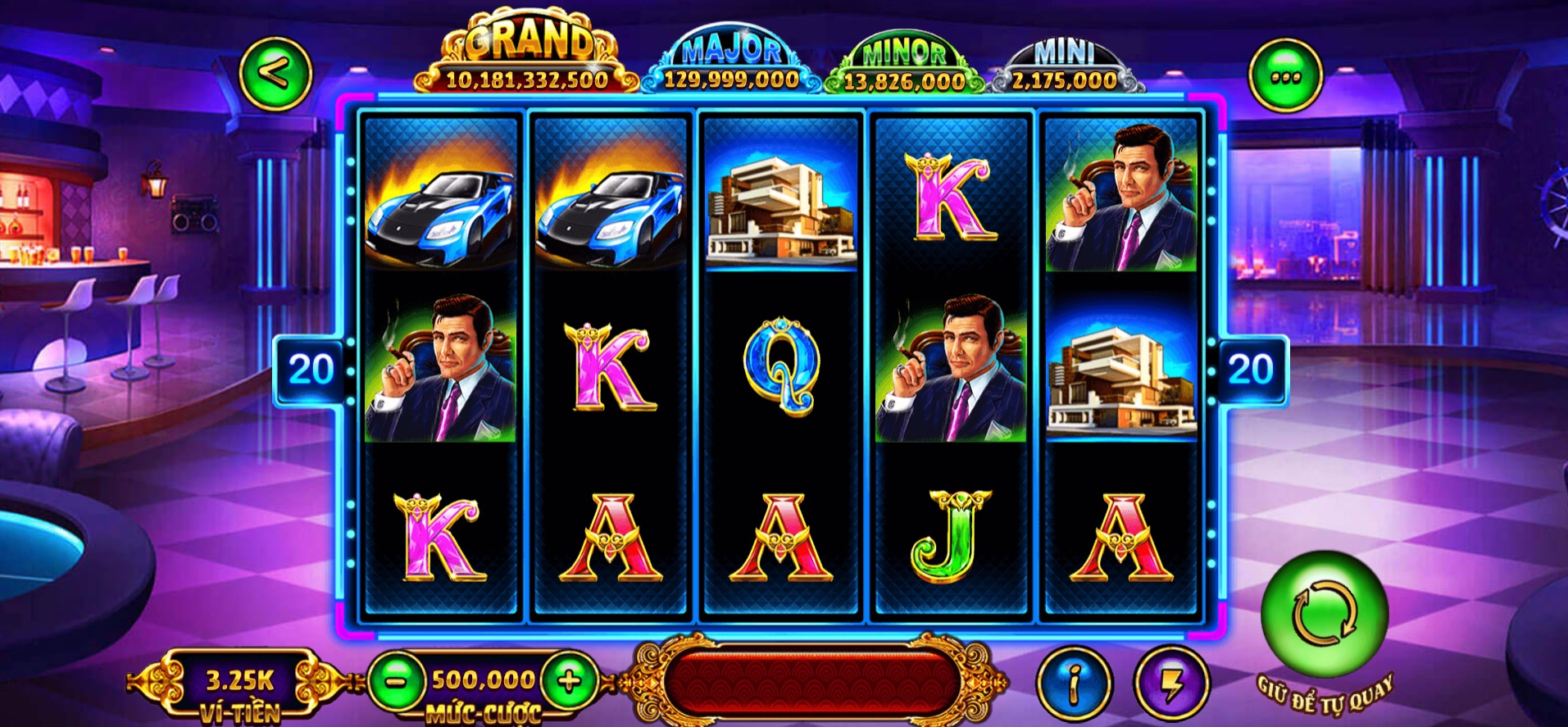1568x727 pixels.
Task: Increase the bet with the plus button
Action: pyautogui.click(x=569, y=680)
